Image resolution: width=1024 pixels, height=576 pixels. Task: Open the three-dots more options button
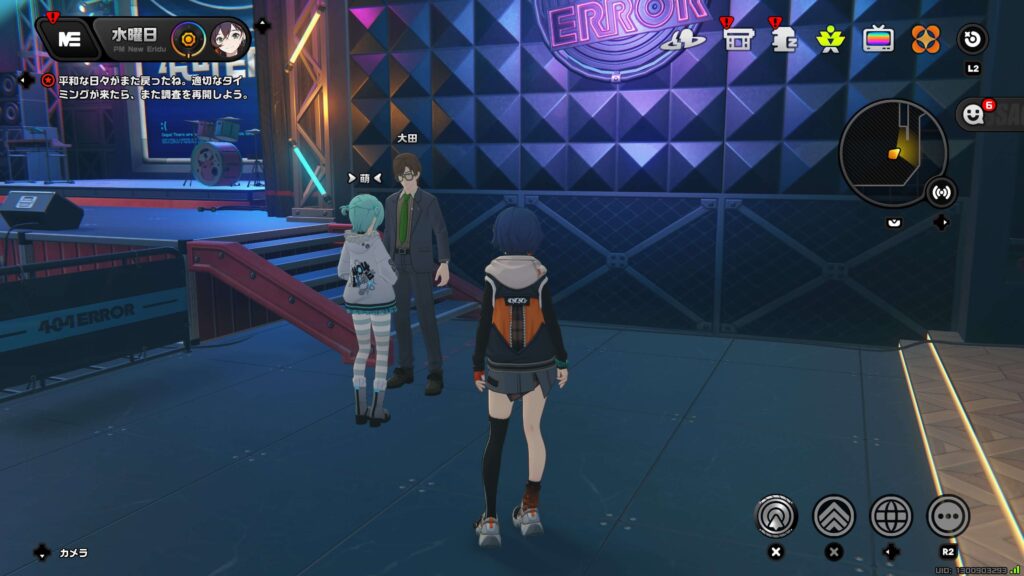click(x=948, y=516)
